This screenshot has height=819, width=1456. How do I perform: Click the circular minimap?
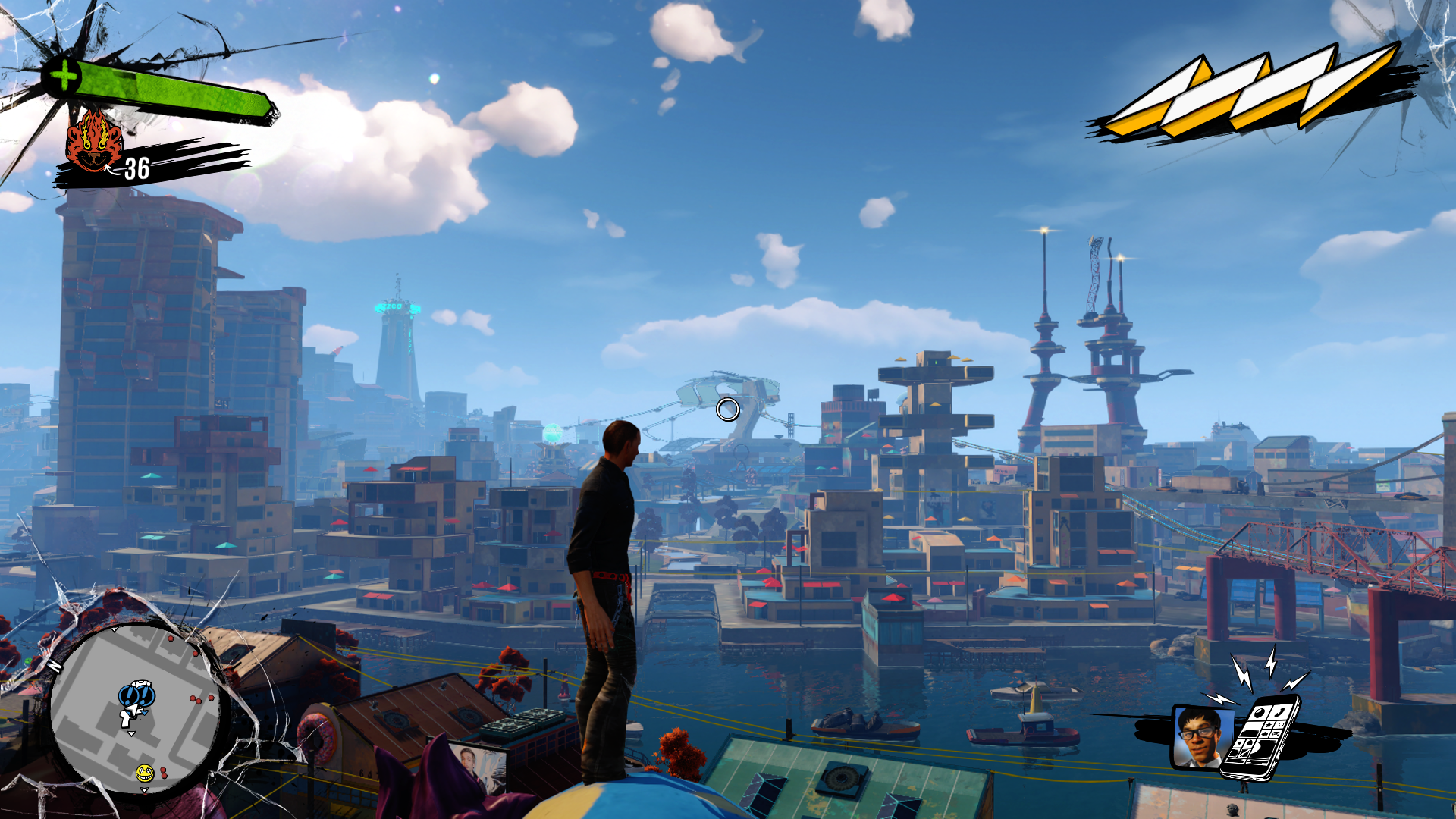click(x=135, y=709)
